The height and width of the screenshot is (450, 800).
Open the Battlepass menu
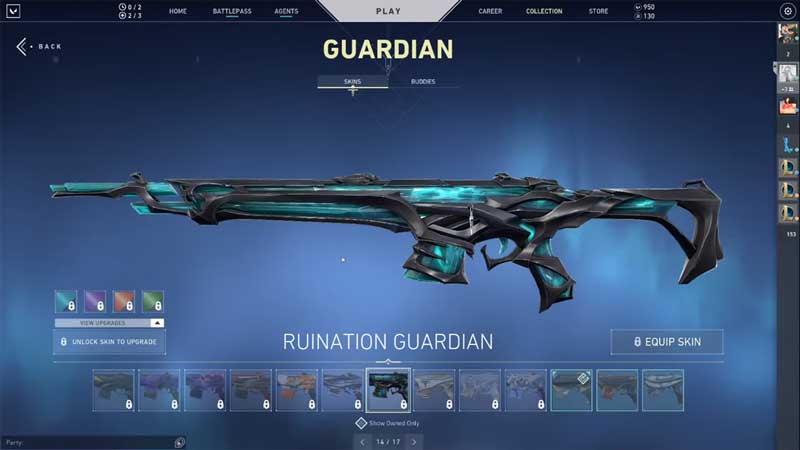click(x=231, y=11)
